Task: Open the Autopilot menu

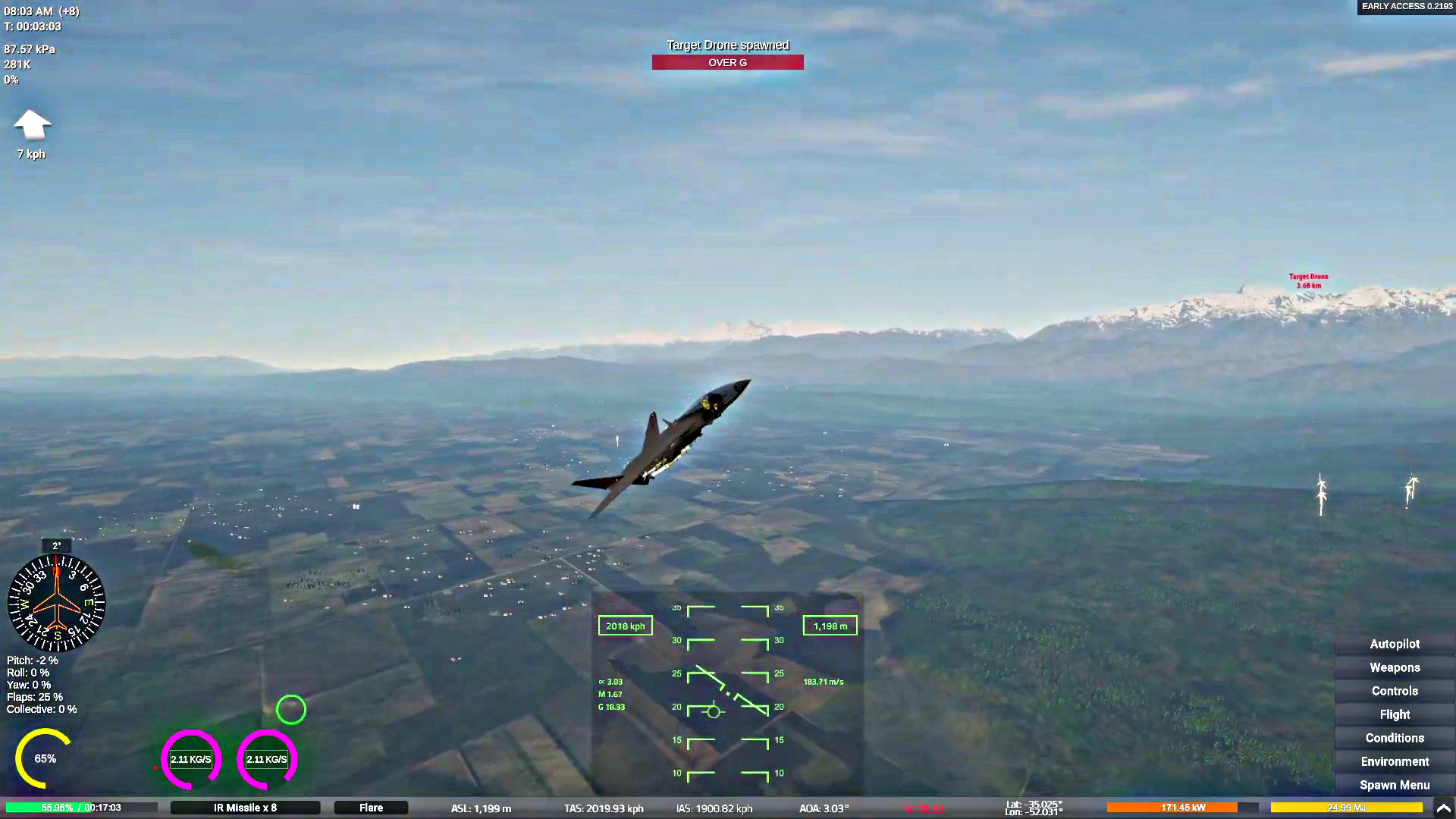Action: 1395,644
